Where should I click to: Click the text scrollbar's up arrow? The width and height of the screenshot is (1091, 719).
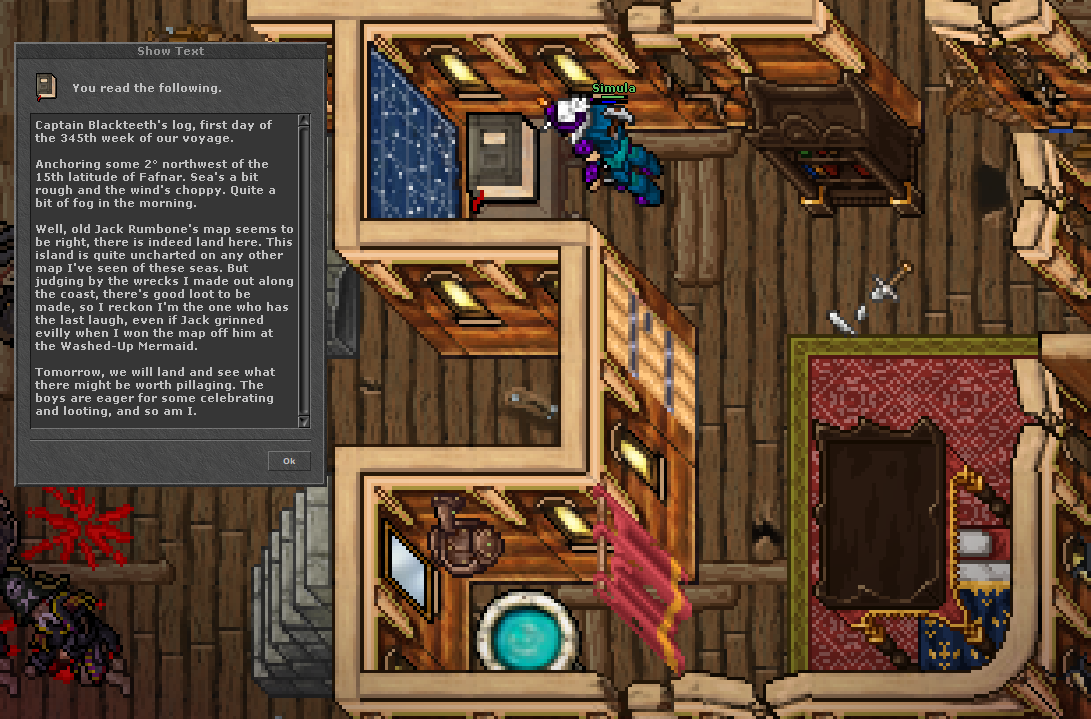(x=304, y=121)
